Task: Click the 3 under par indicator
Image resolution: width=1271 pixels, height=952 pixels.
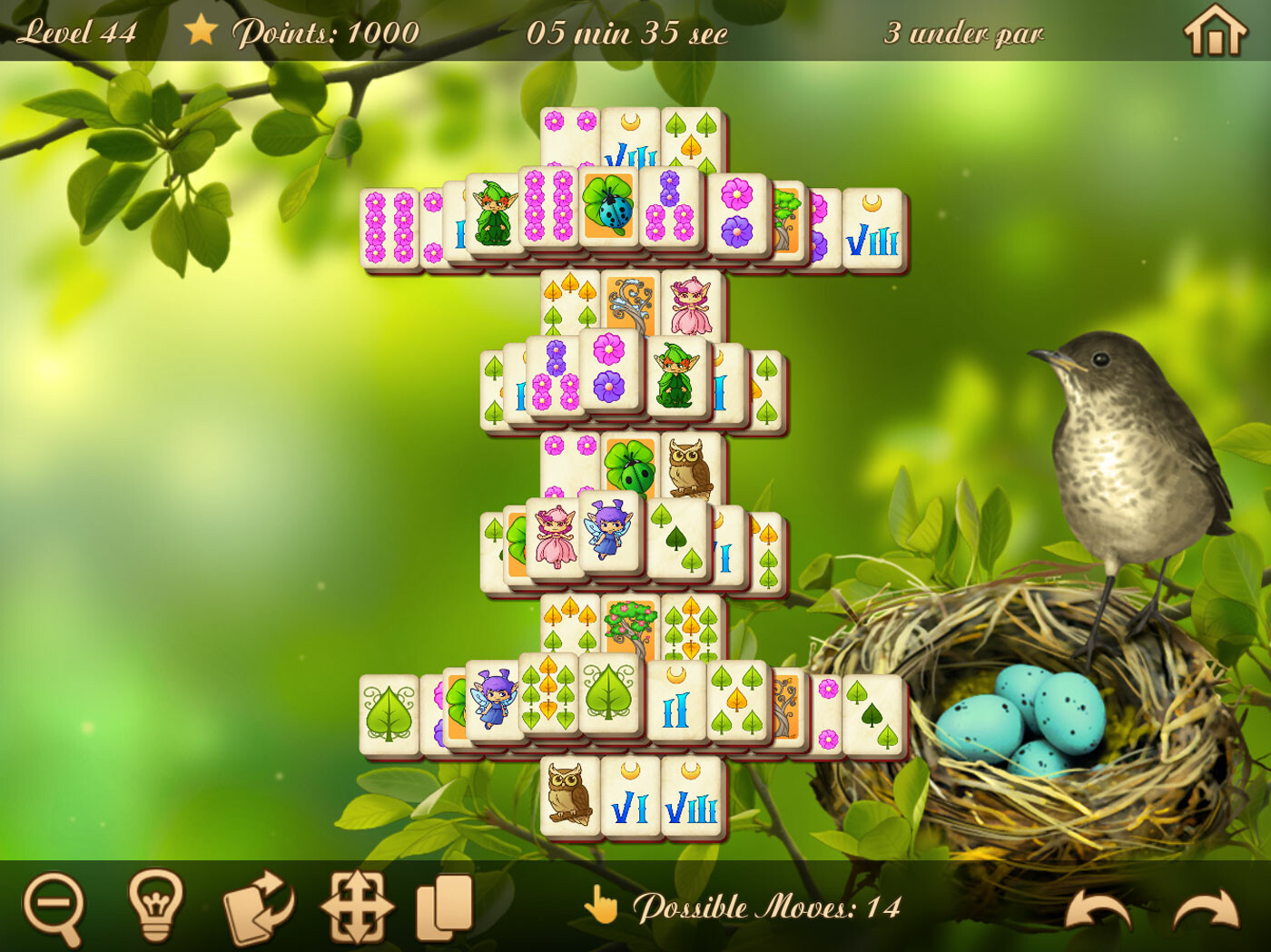Action: coord(964,34)
